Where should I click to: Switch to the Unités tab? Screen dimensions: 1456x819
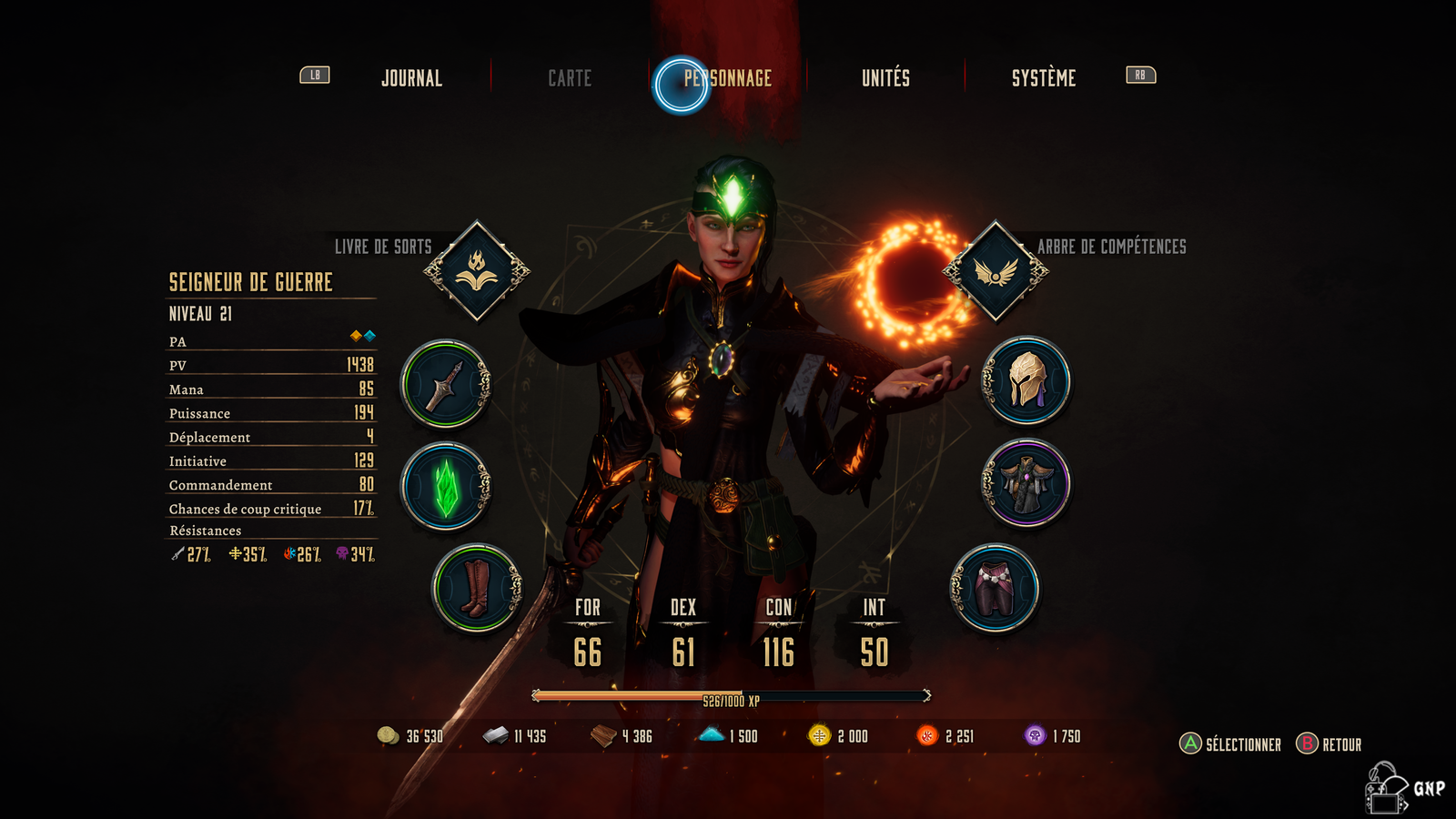[885, 78]
